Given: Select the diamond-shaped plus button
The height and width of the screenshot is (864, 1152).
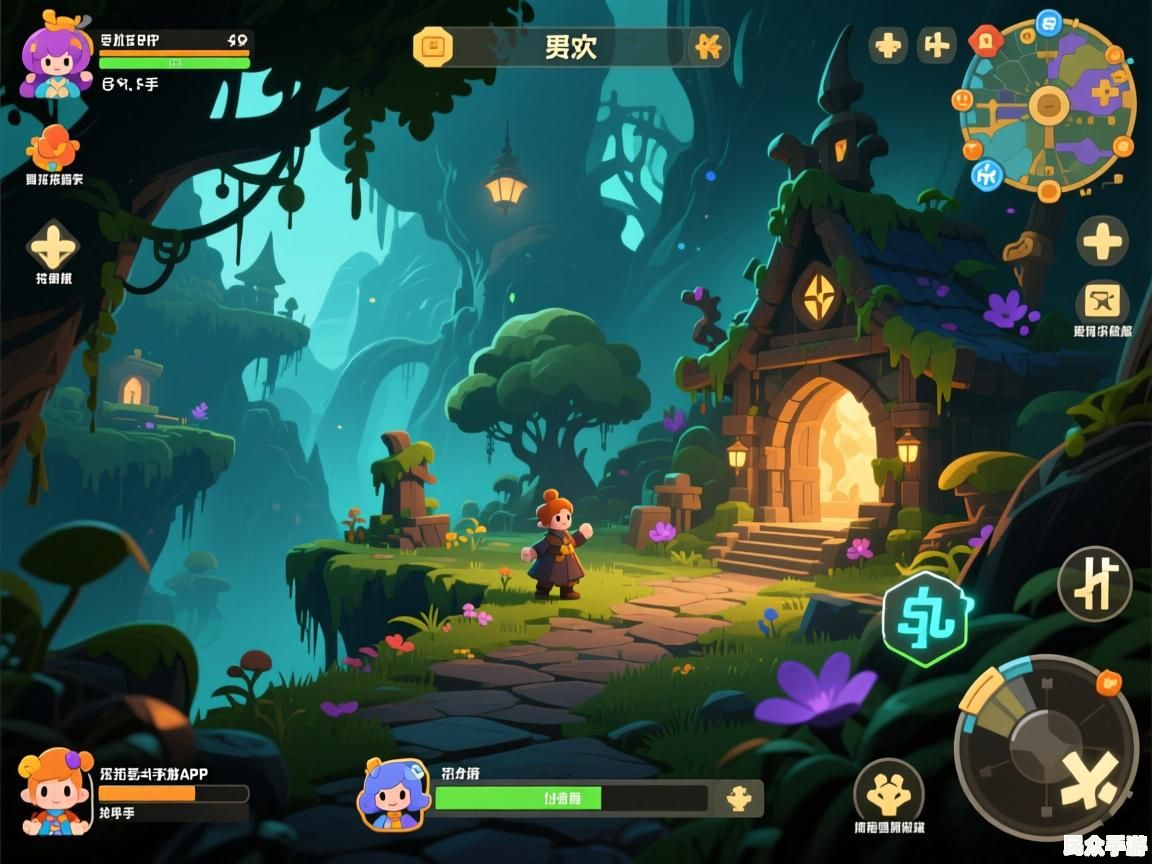Looking at the screenshot, I should click(x=52, y=245).
